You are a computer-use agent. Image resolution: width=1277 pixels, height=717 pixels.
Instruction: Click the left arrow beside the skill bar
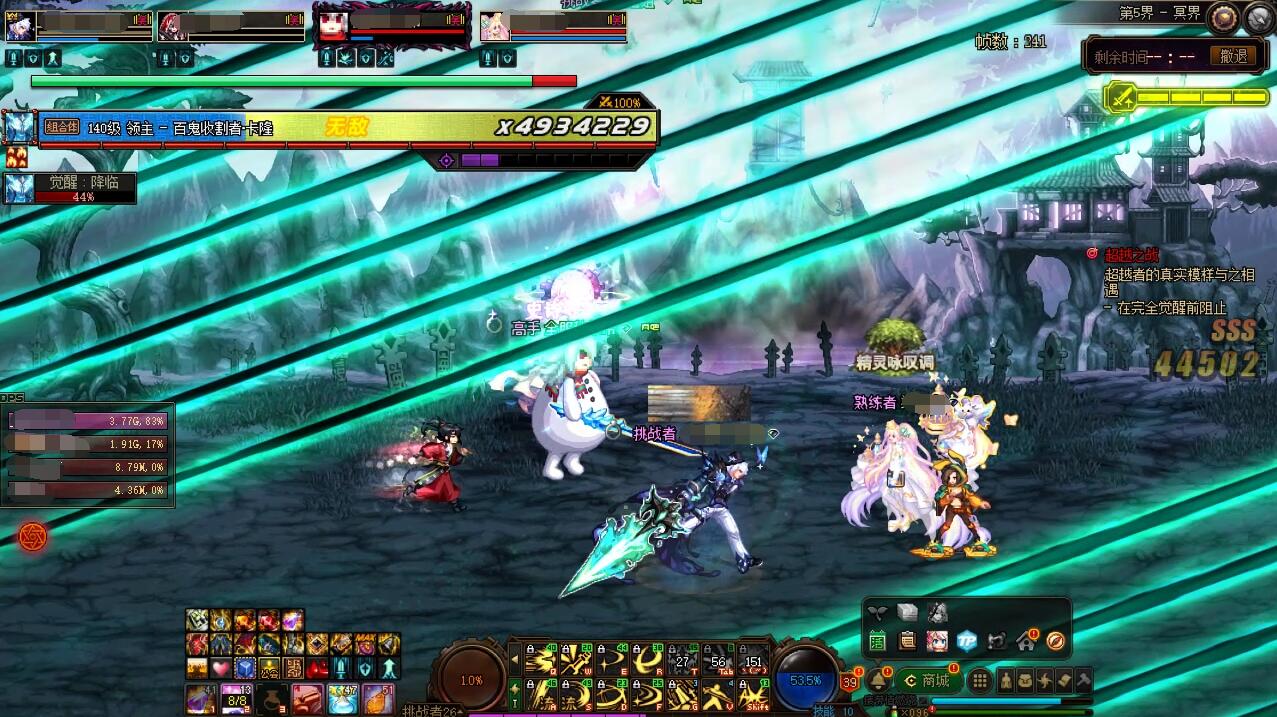coord(515,659)
